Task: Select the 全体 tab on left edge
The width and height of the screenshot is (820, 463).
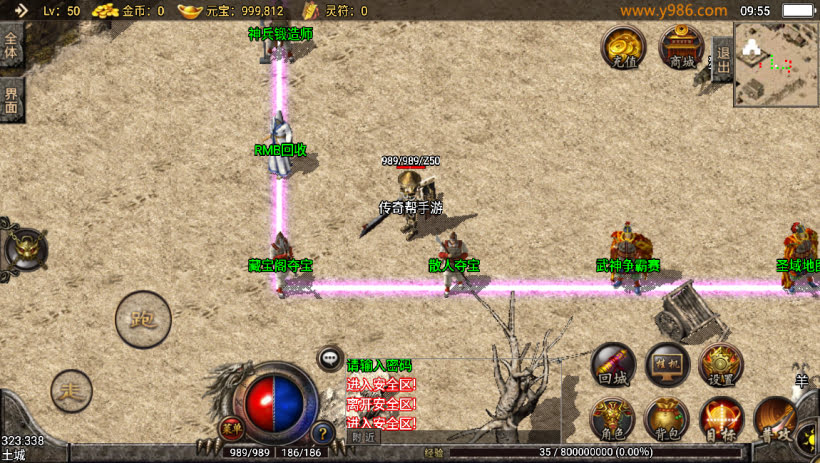Action: point(12,45)
